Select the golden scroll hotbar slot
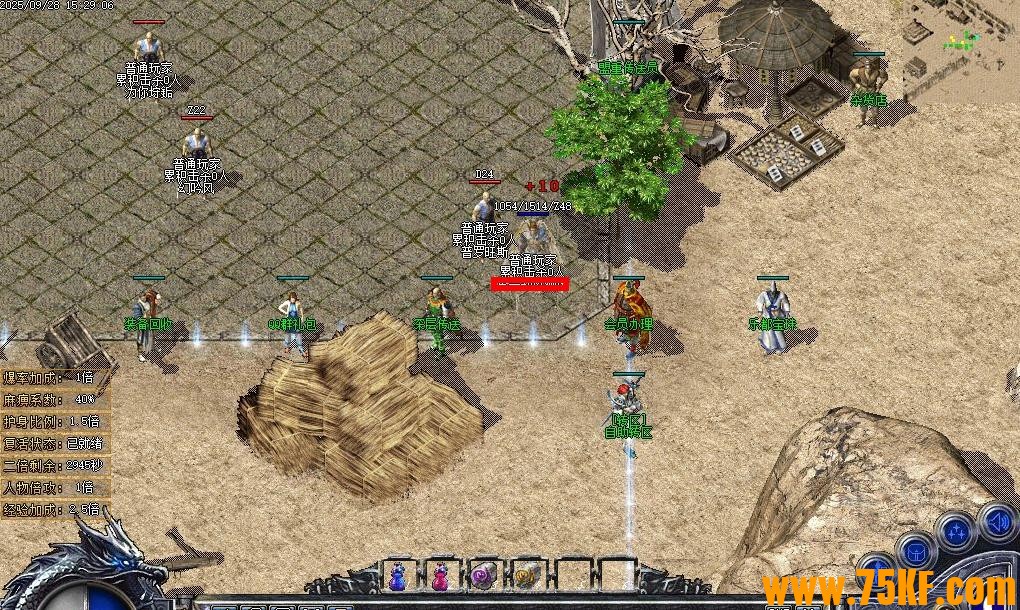Viewport: 1020px width, 610px height. pos(526,576)
